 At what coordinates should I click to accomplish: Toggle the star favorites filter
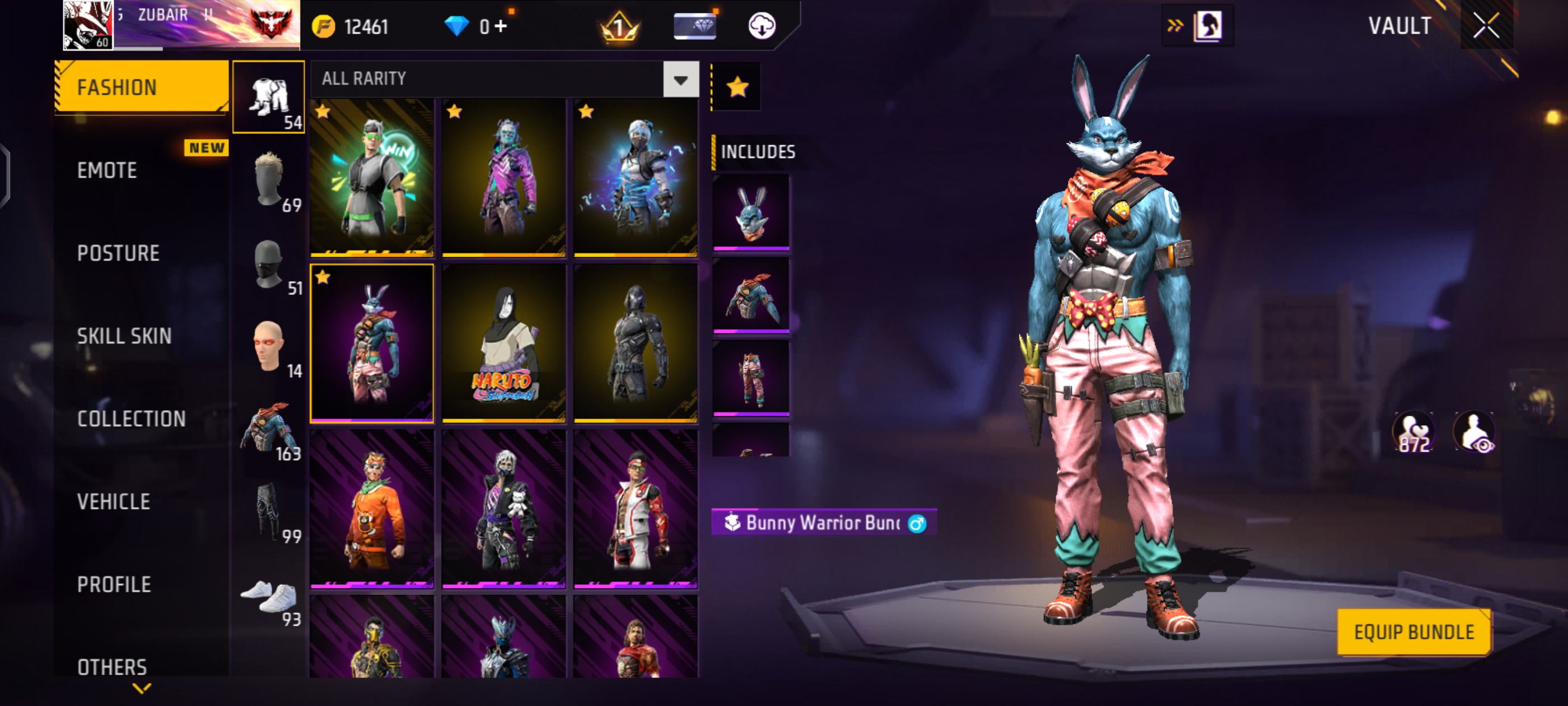(737, 87)
